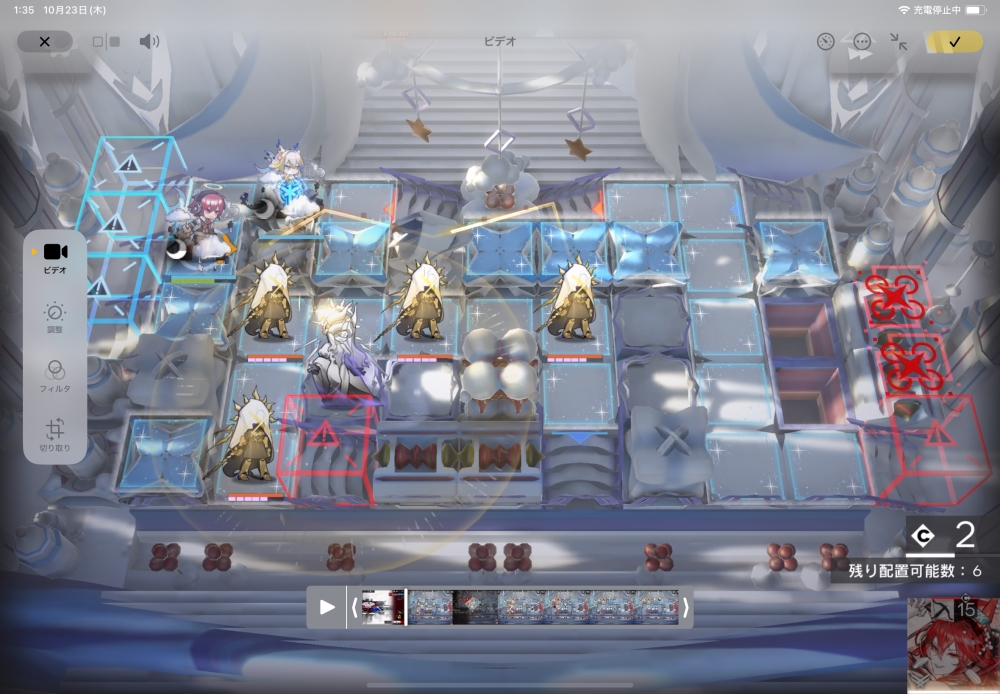Select the 切り取り crop tool

coord(55,435)
